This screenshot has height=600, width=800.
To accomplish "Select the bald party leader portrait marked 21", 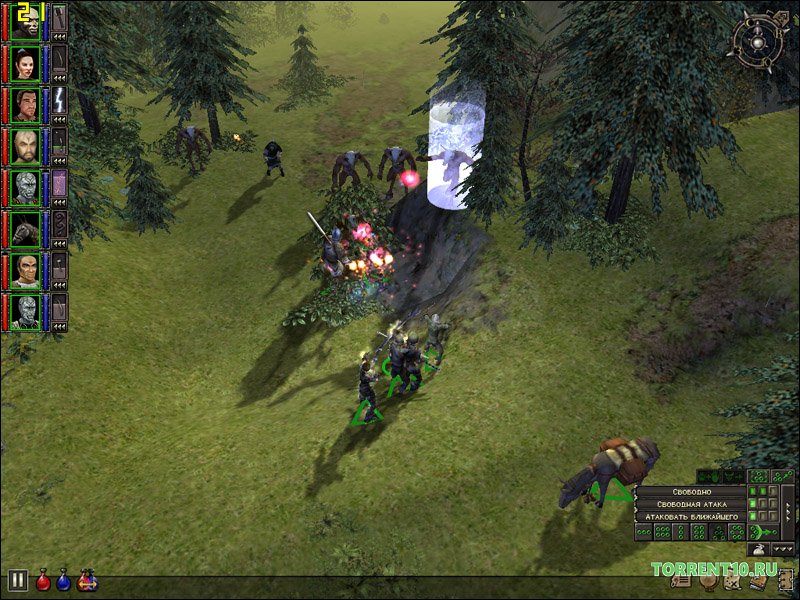I will [25, 21].
